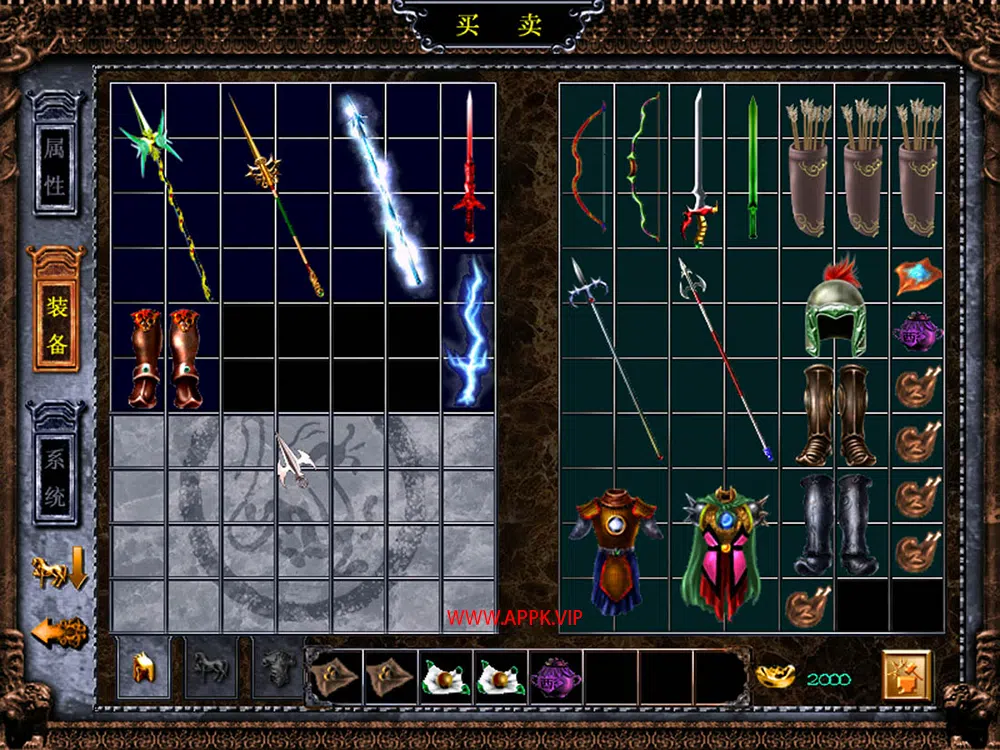Select the purple pot in the shop grid

916,330
